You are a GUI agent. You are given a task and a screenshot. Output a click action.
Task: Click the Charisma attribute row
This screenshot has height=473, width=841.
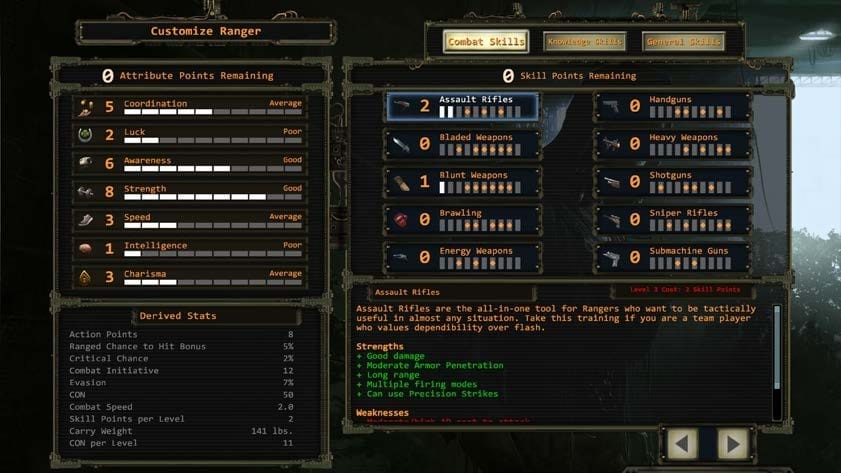188,277
